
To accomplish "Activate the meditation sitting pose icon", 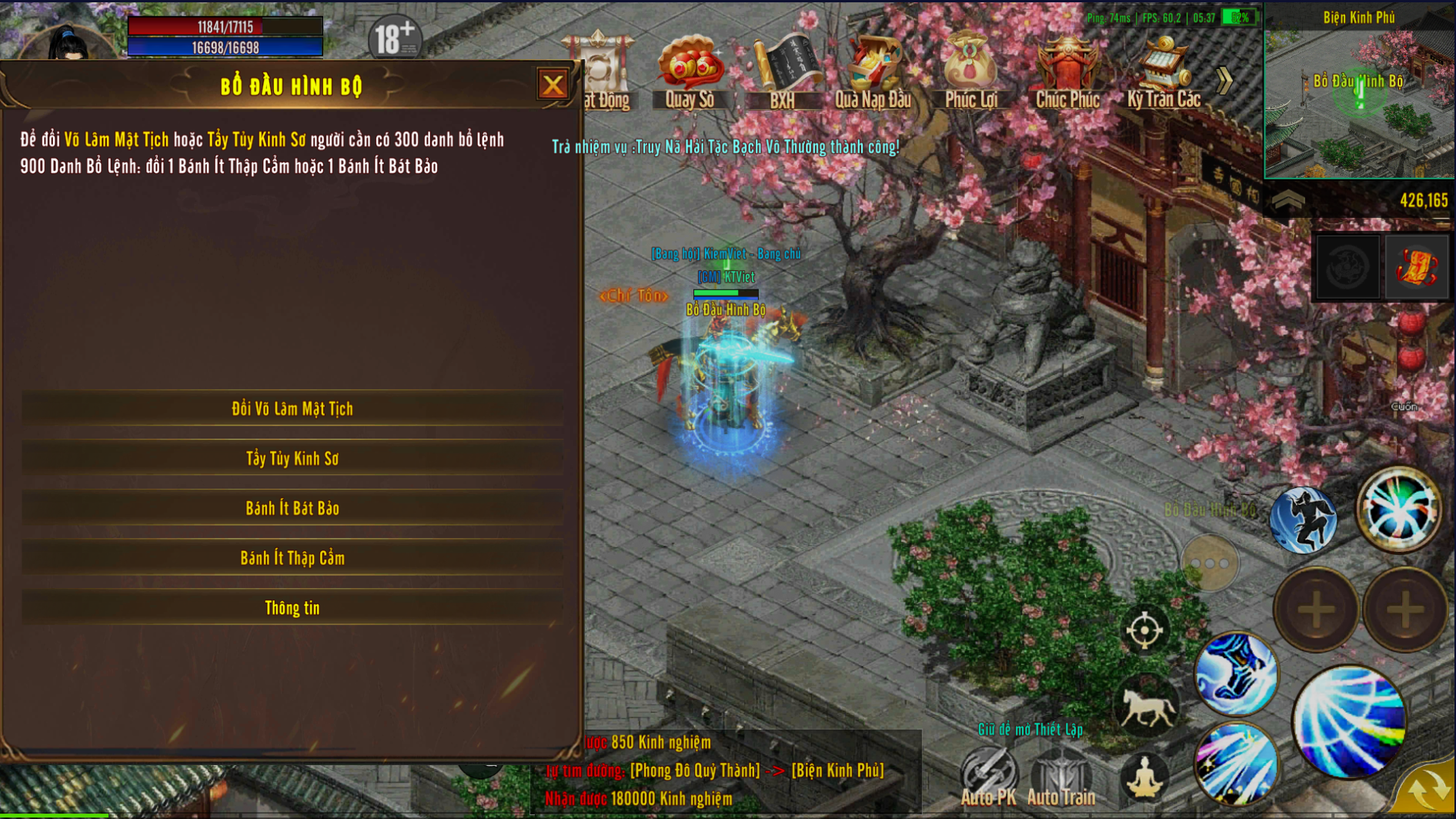I will coord(1145,776).
